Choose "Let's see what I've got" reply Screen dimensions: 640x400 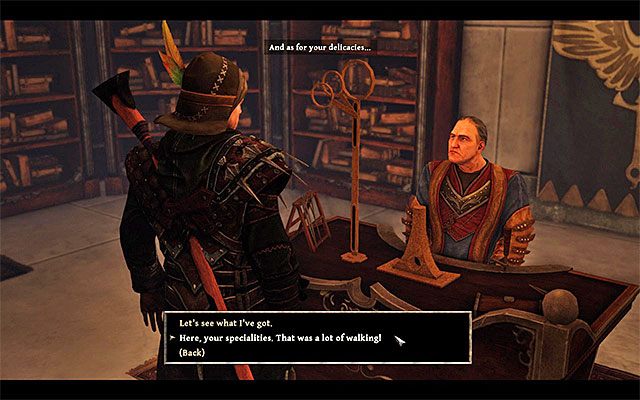coord(228,324)
